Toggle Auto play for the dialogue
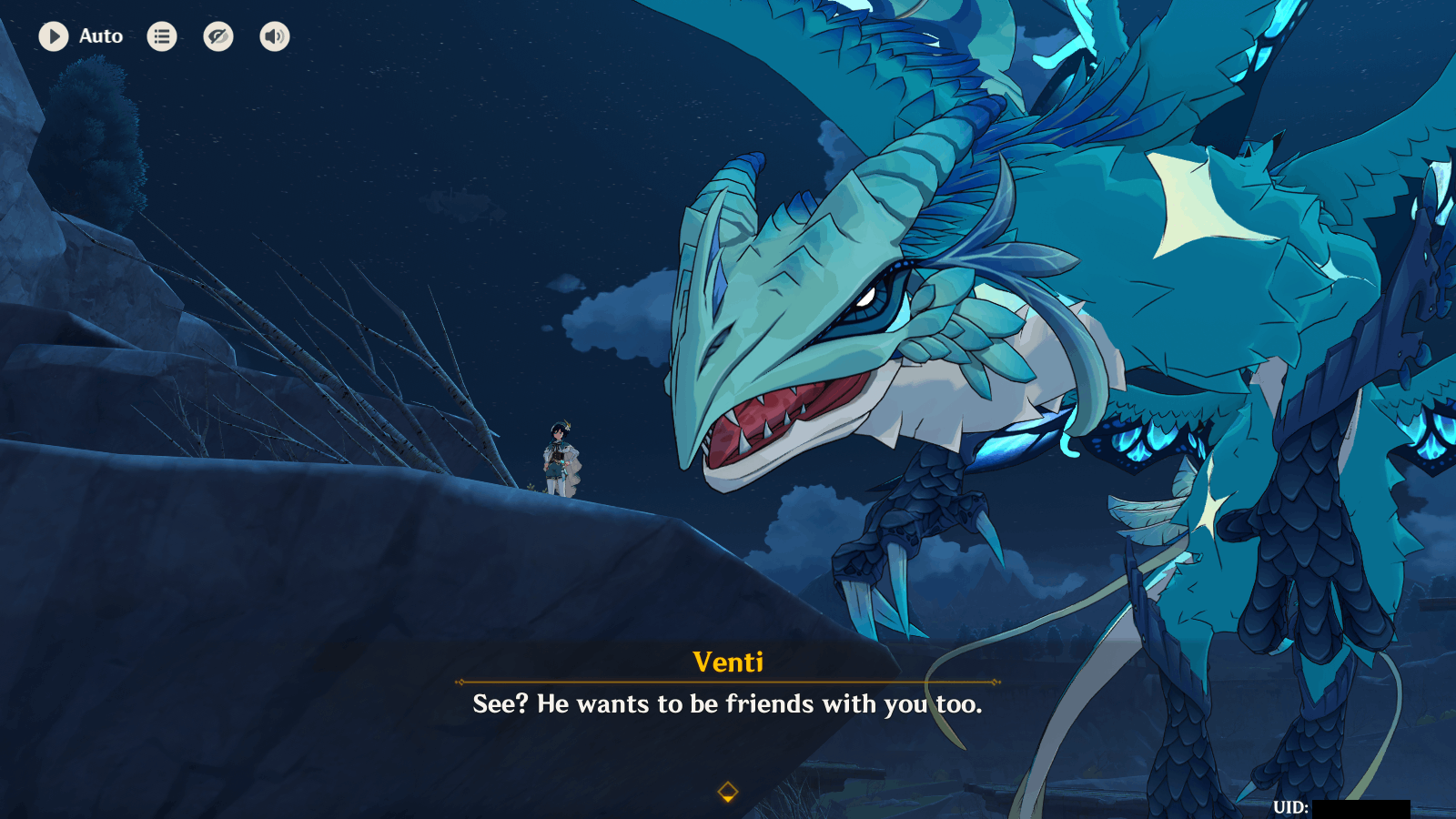 (x=54, y=36)
